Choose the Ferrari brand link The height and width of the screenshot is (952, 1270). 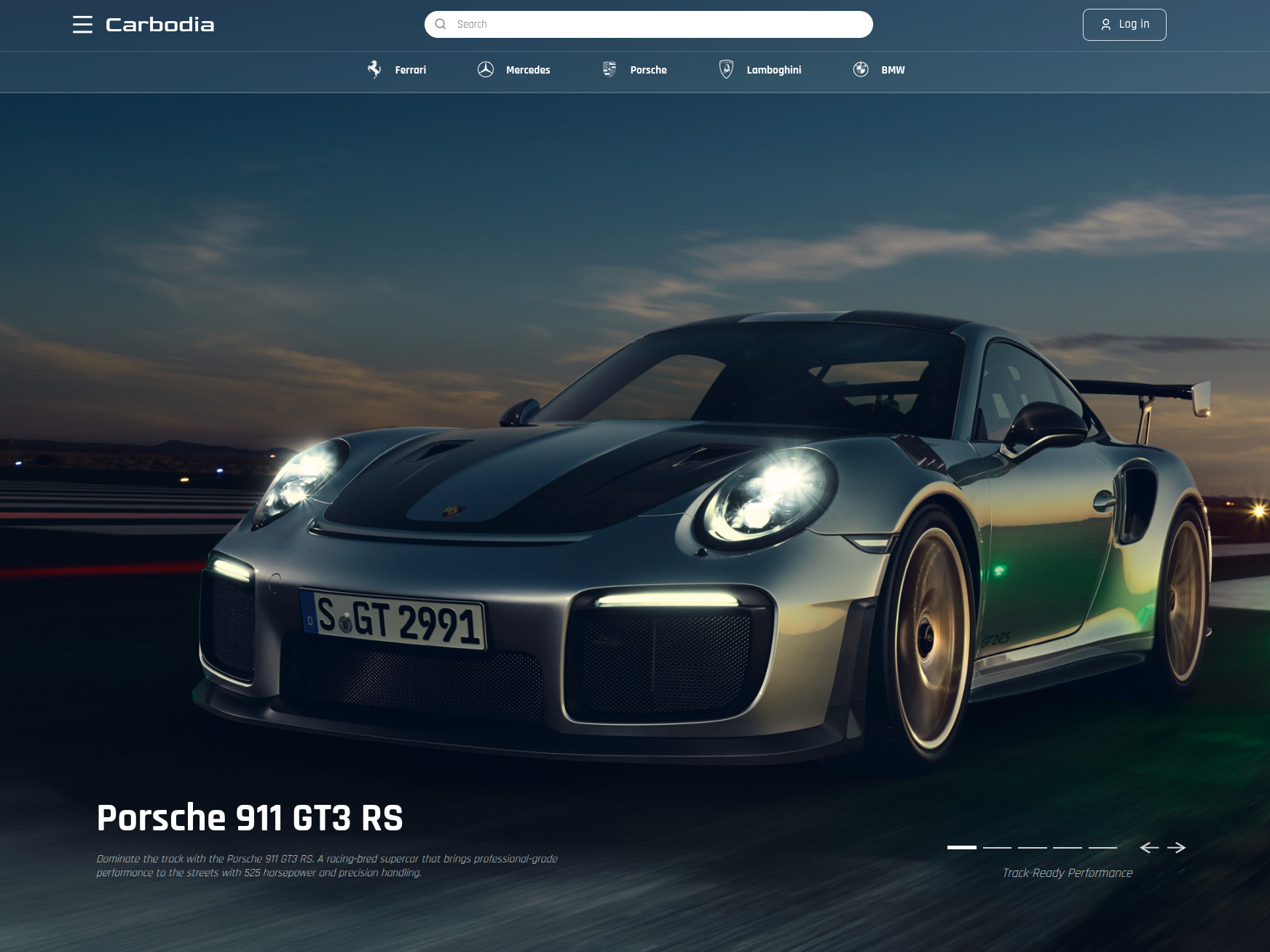tap(397, 70)
